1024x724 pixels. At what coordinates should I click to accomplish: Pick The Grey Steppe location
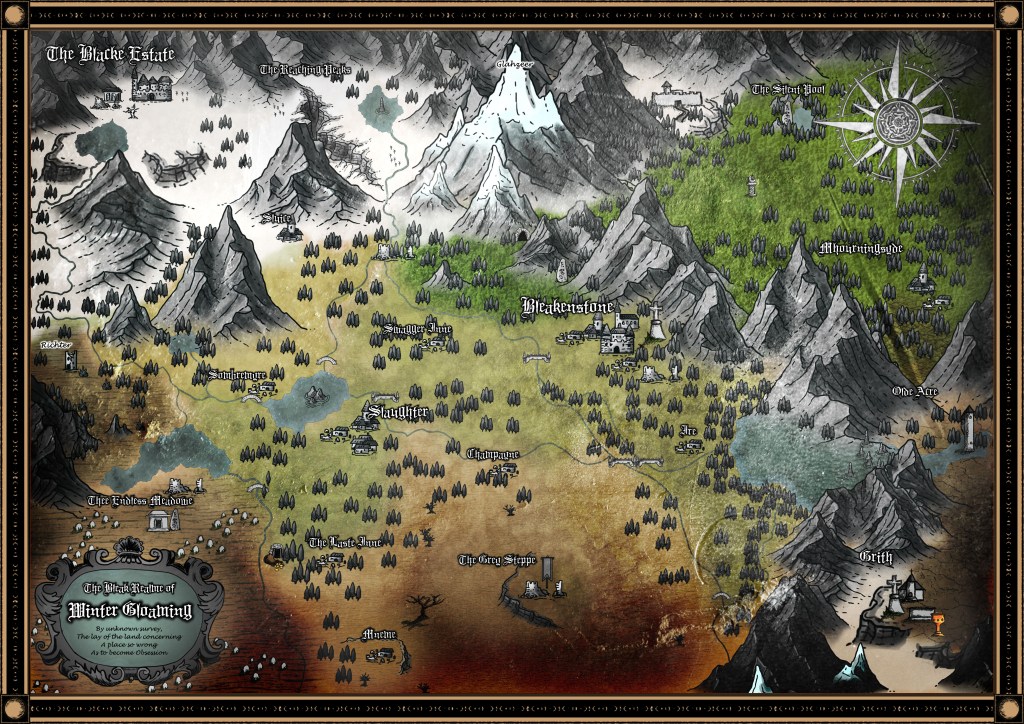pos(497,560)
